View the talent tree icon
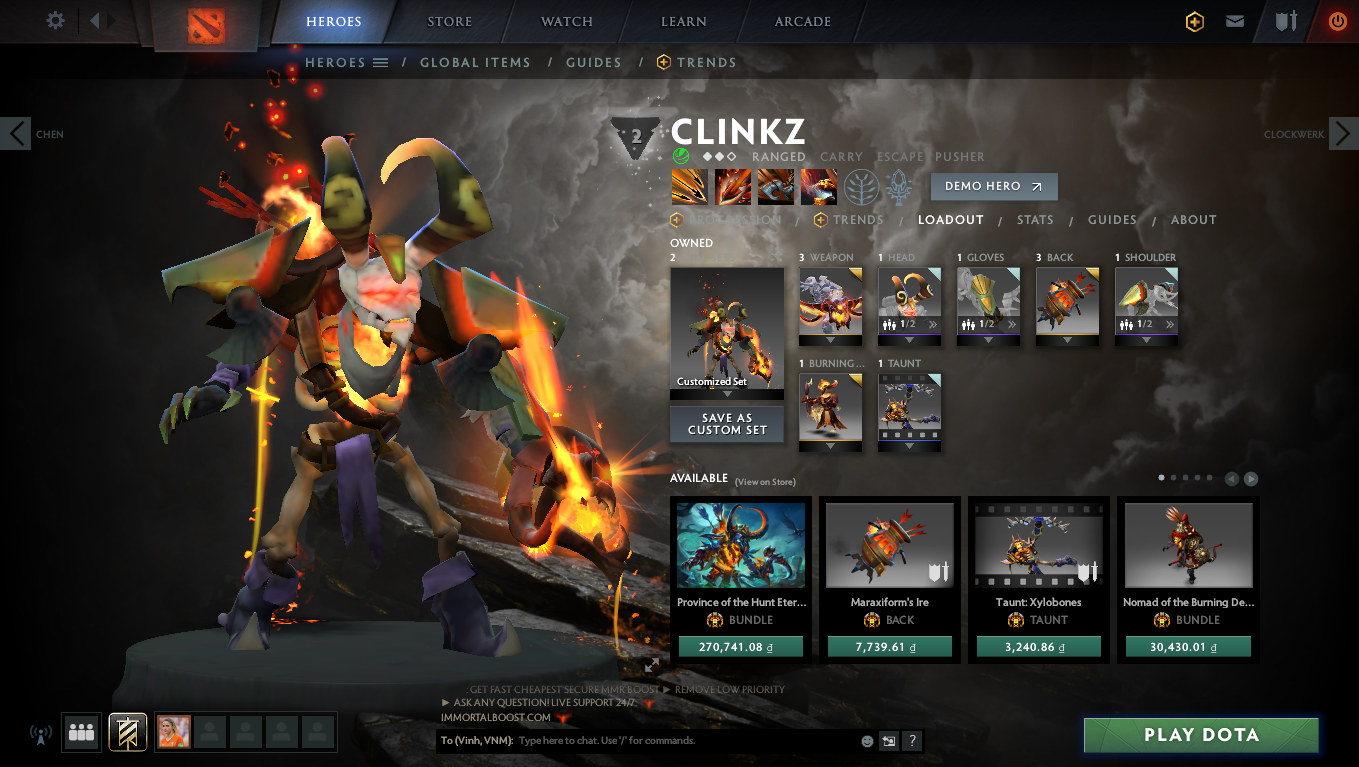The width and height of the screenshot is (1359, 767). [862, 186]
